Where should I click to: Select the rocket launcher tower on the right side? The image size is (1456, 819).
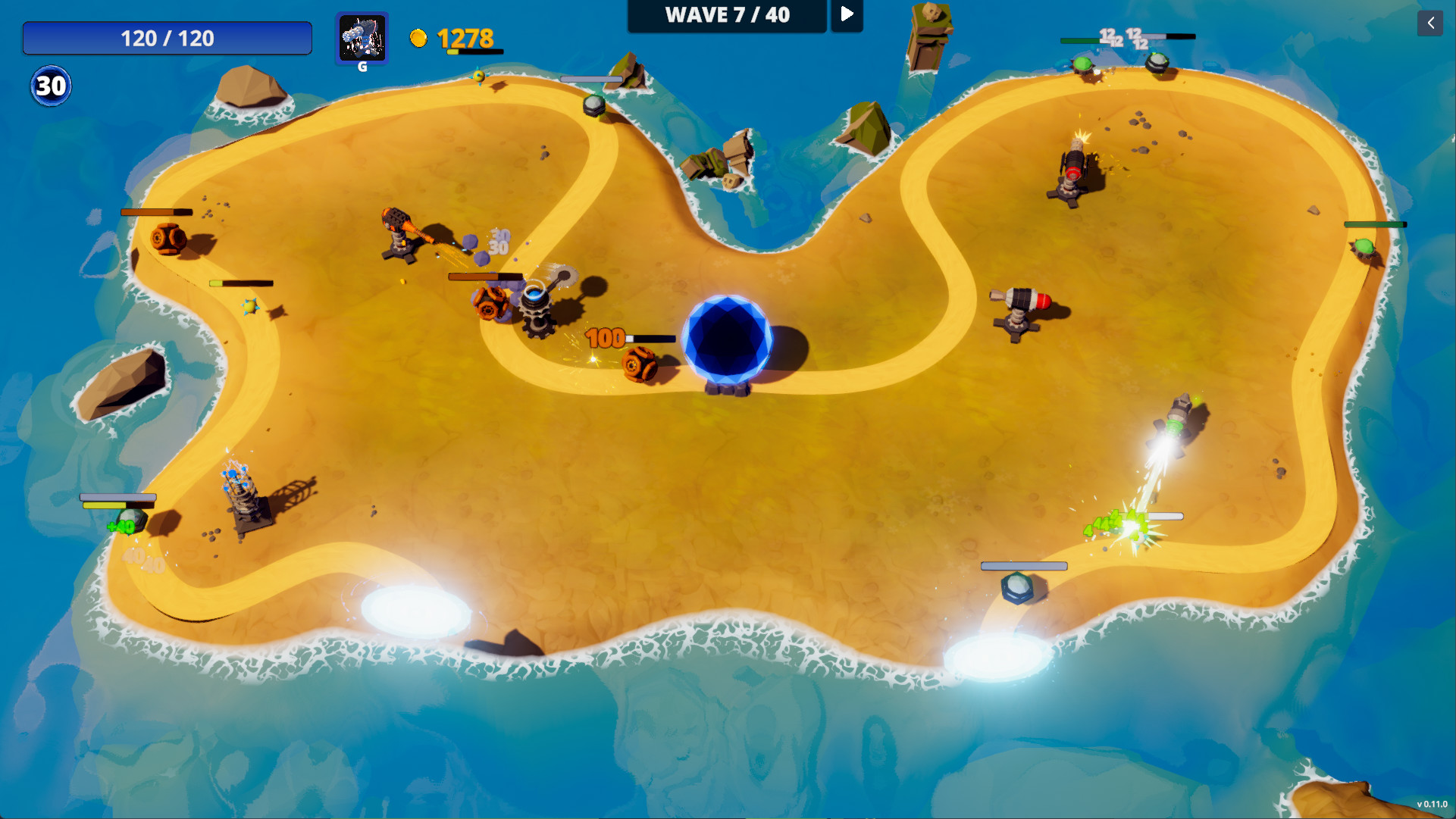click(x=1019, y=303)
